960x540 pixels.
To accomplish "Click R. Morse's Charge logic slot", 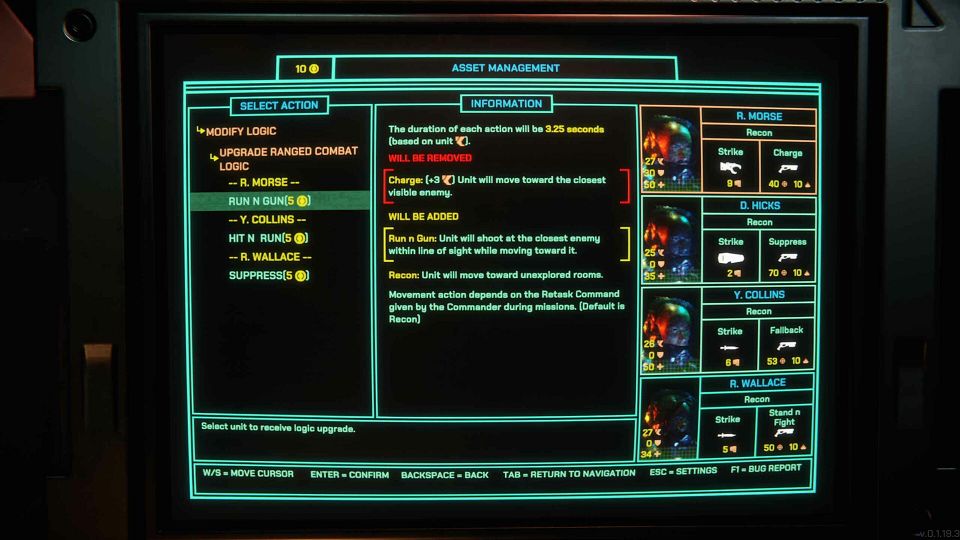I will [787, 167].
